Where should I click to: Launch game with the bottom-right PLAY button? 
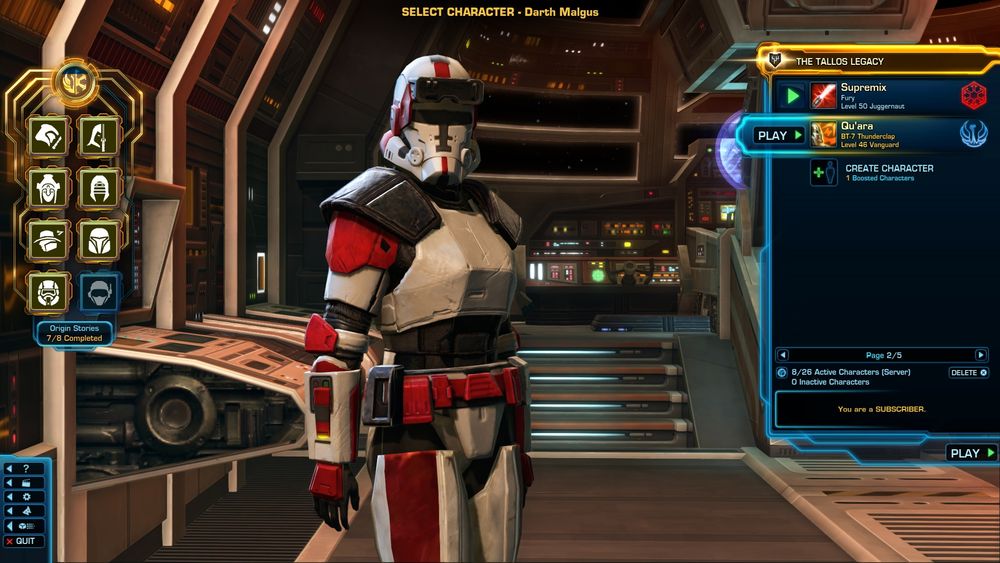(971, 453)
